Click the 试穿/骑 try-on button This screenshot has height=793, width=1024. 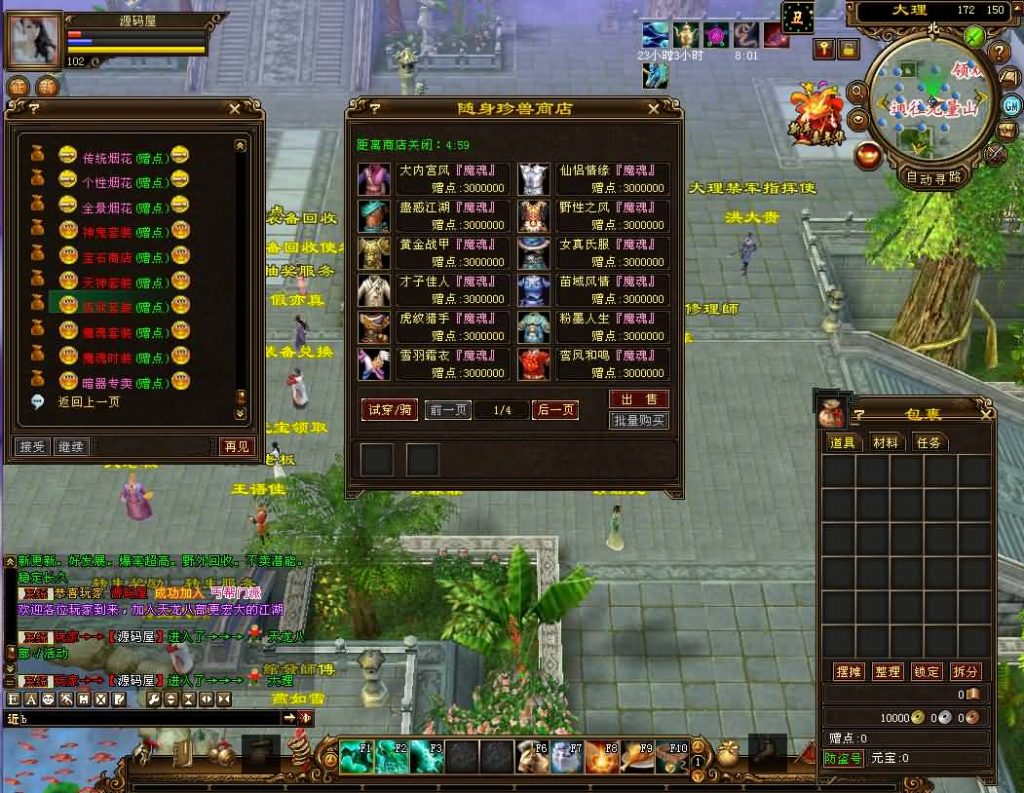[x=389, y=410]
